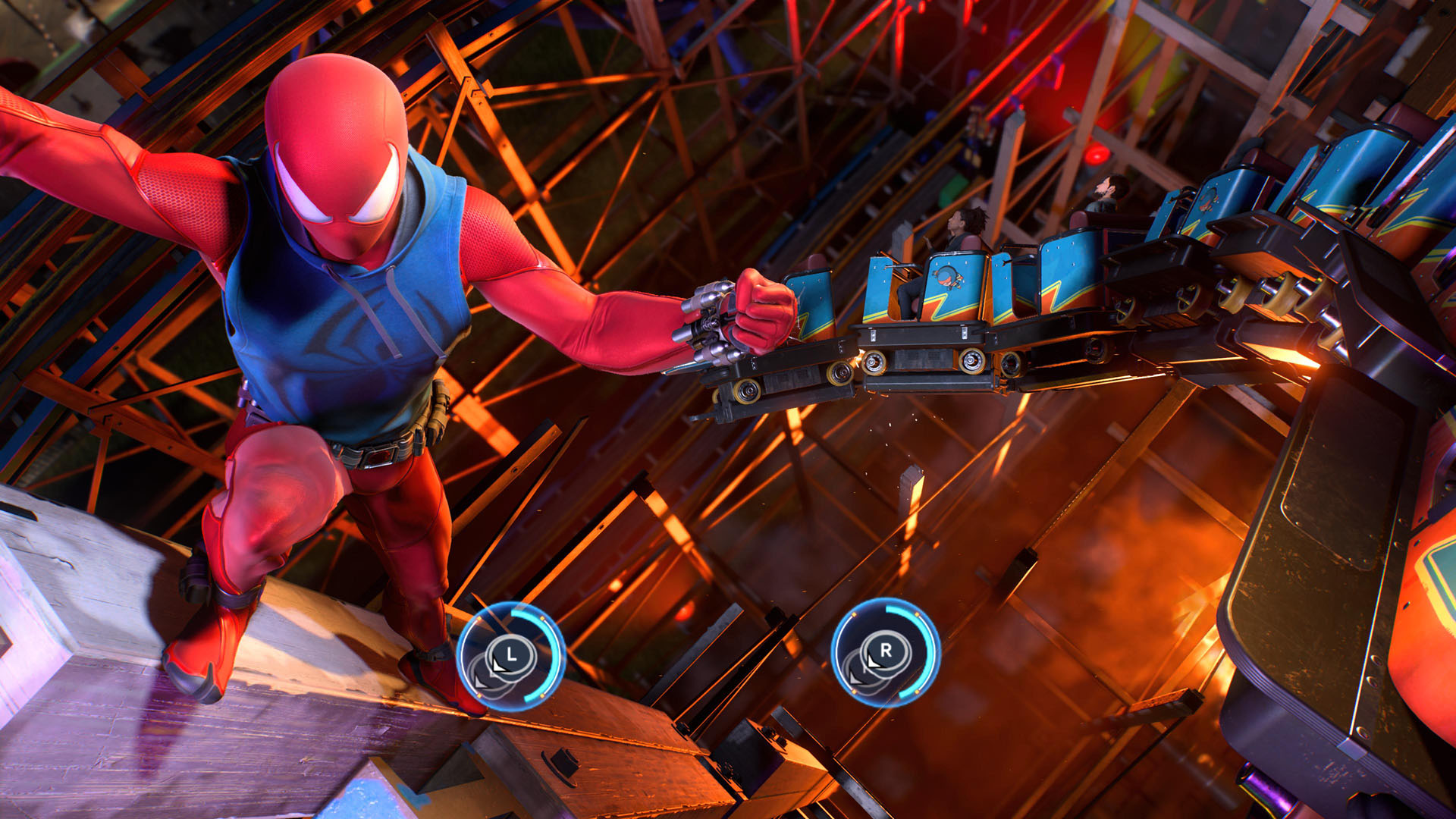This screenshot has width=1456, height=819.
Task: Click the arrow cursor on the L prompt
Action: click(497, 664)
